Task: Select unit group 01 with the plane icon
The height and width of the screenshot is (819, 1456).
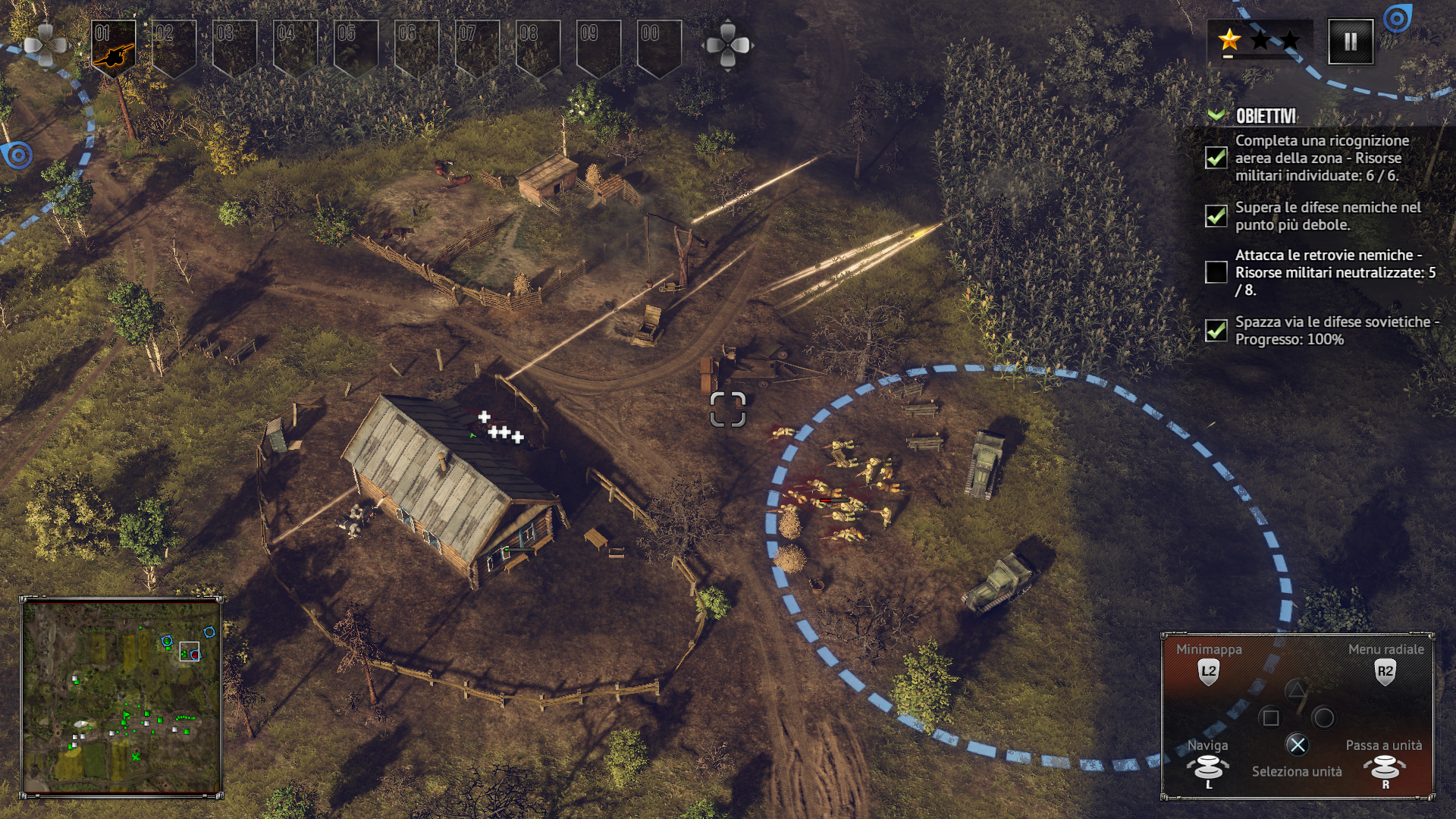Action: click(x=114, y=45)
